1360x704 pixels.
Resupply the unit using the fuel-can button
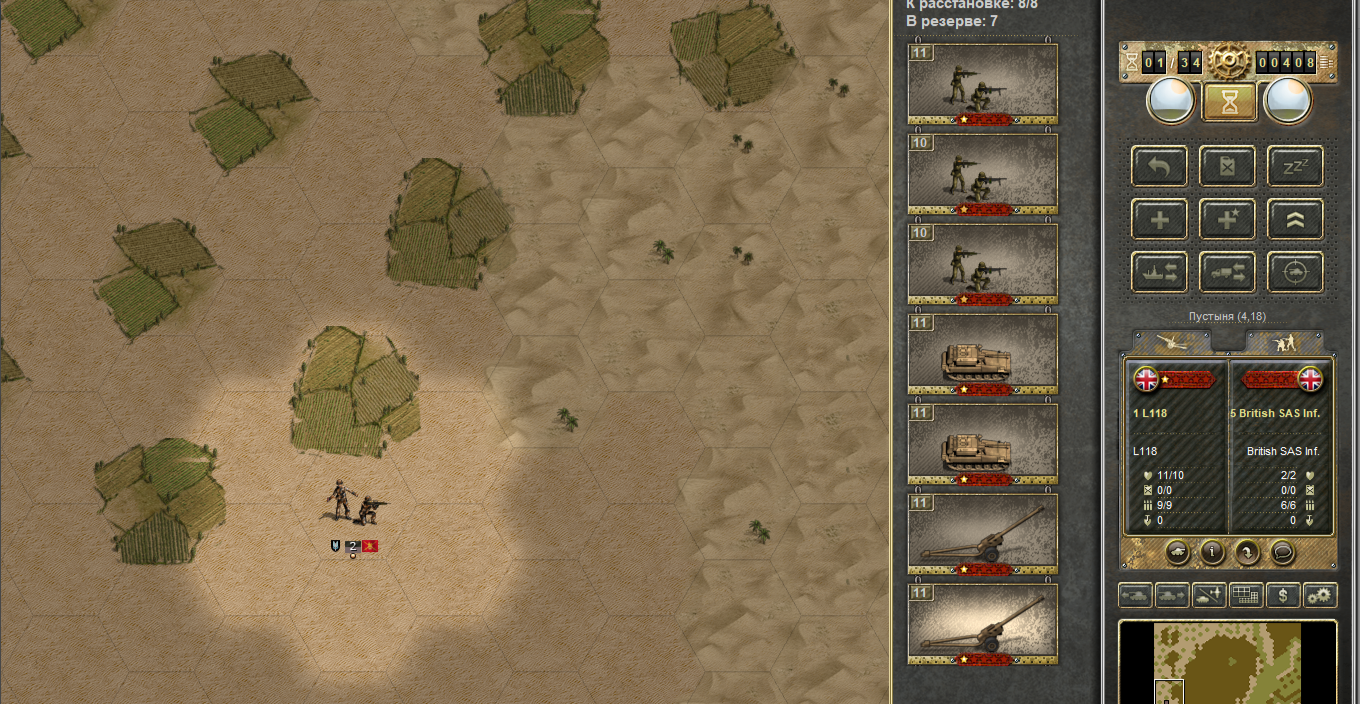point(1227,166)
